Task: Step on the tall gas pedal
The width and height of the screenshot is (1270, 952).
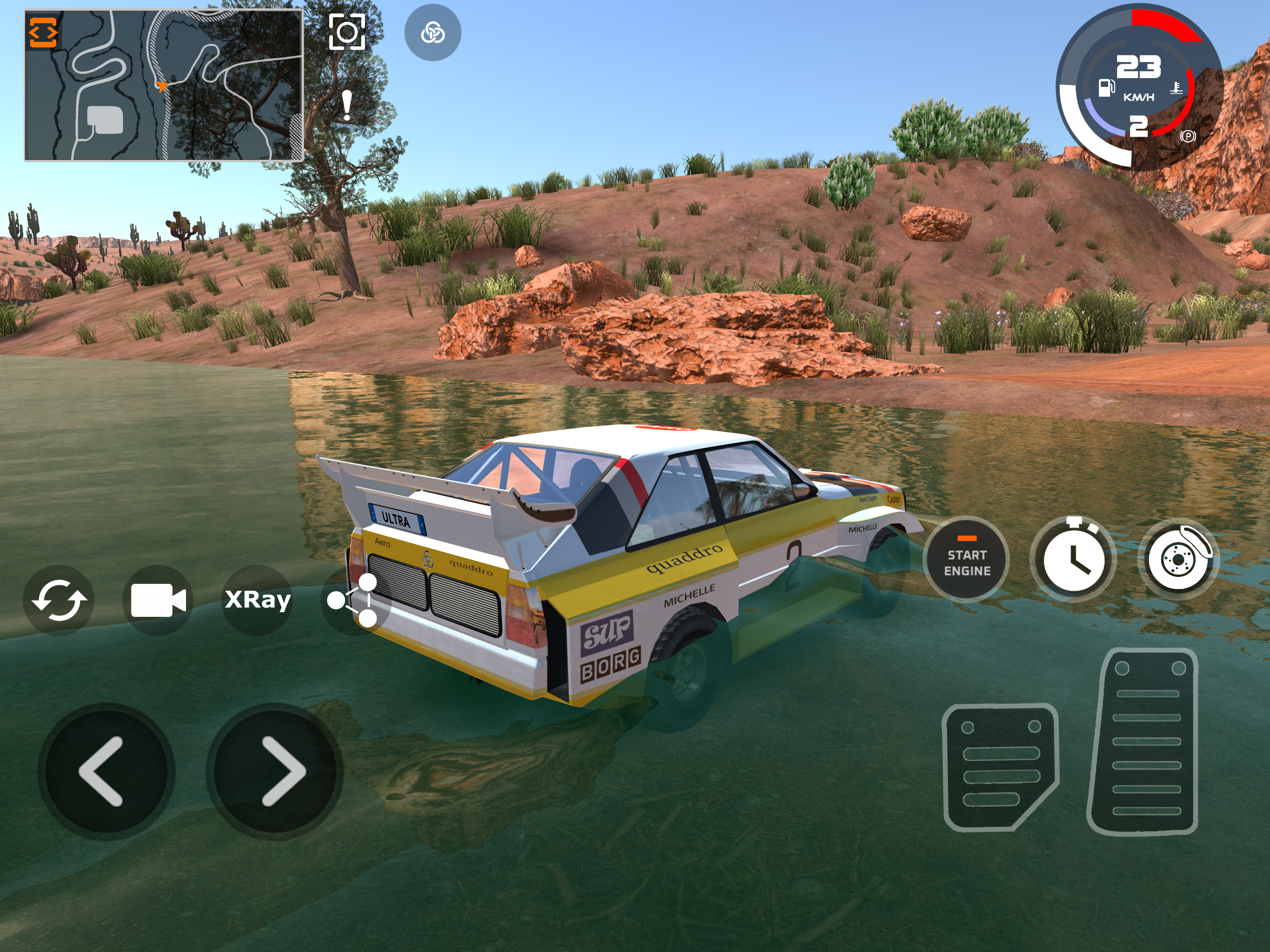Action: [x=1144, y=740]
